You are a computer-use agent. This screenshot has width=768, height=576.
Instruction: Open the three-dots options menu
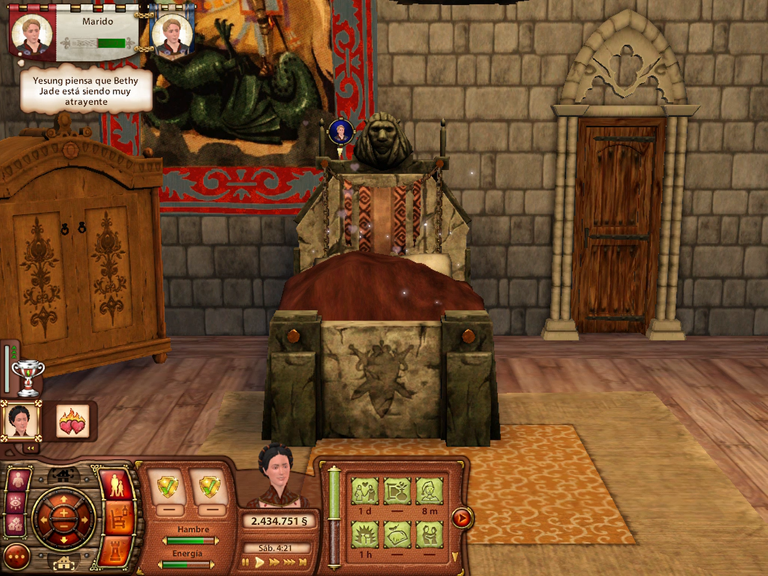pyautogui.click(x=16, y=555)
